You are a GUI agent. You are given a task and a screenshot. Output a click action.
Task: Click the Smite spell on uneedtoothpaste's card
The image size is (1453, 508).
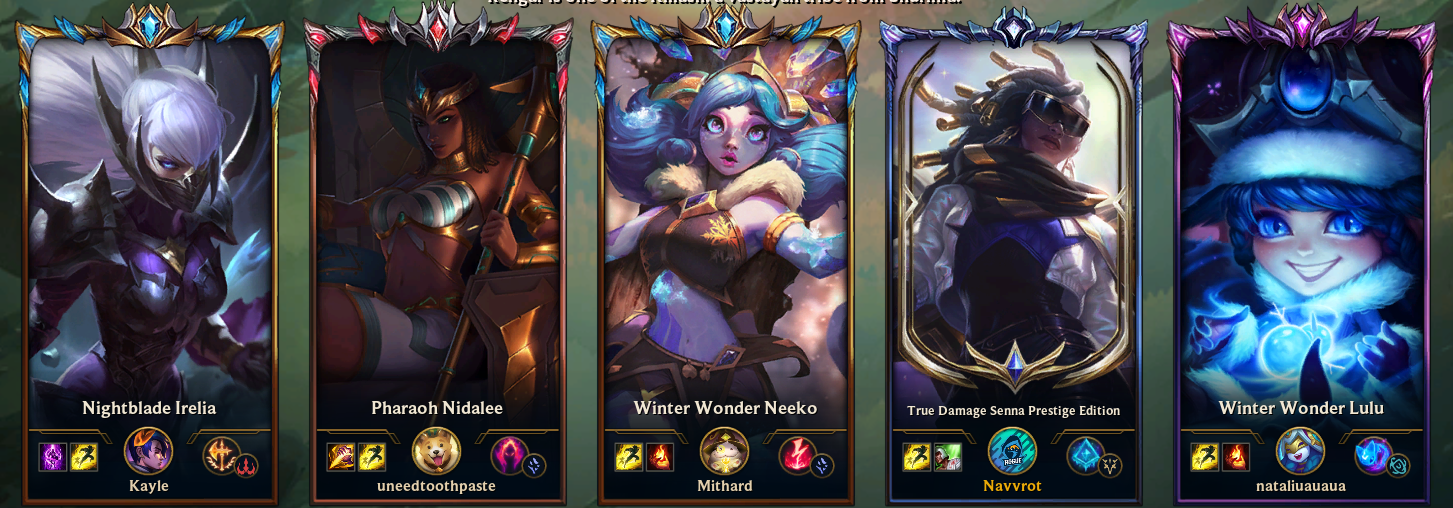point(341,457)
